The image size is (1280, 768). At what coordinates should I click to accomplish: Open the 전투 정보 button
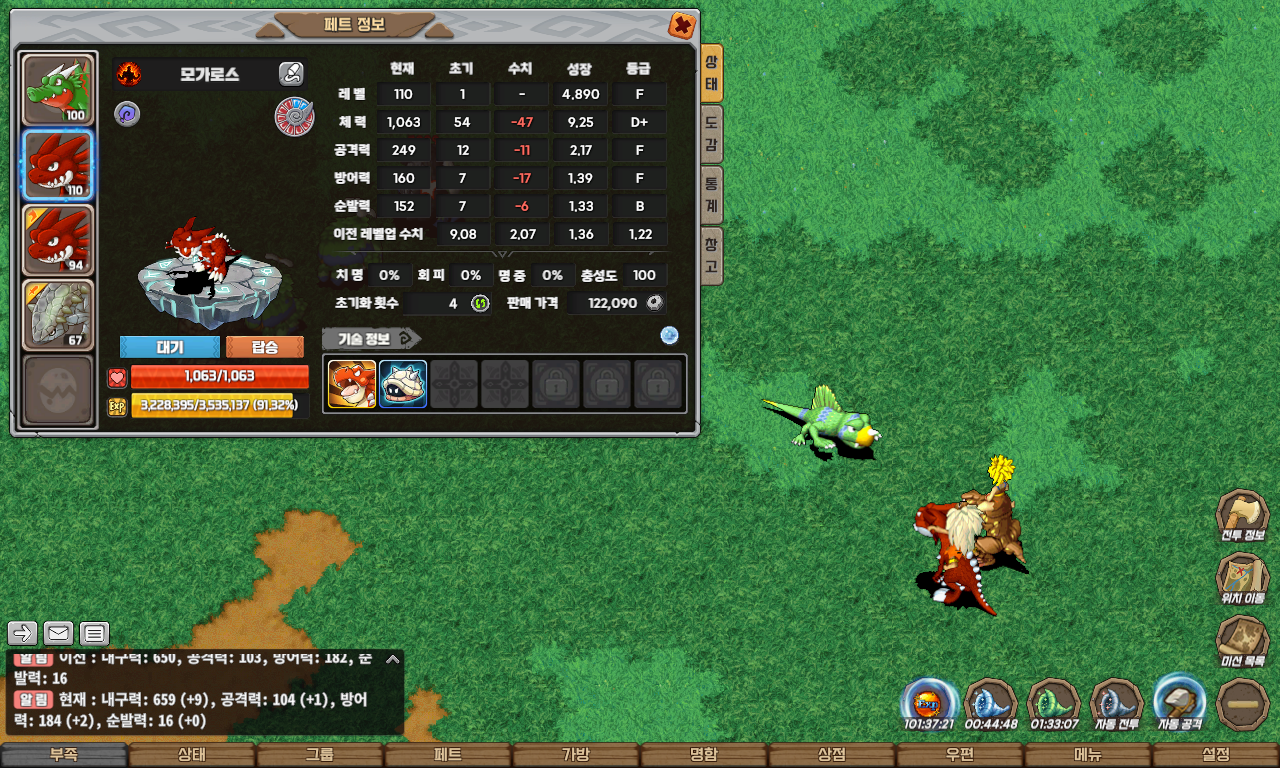click(1242, 515)
